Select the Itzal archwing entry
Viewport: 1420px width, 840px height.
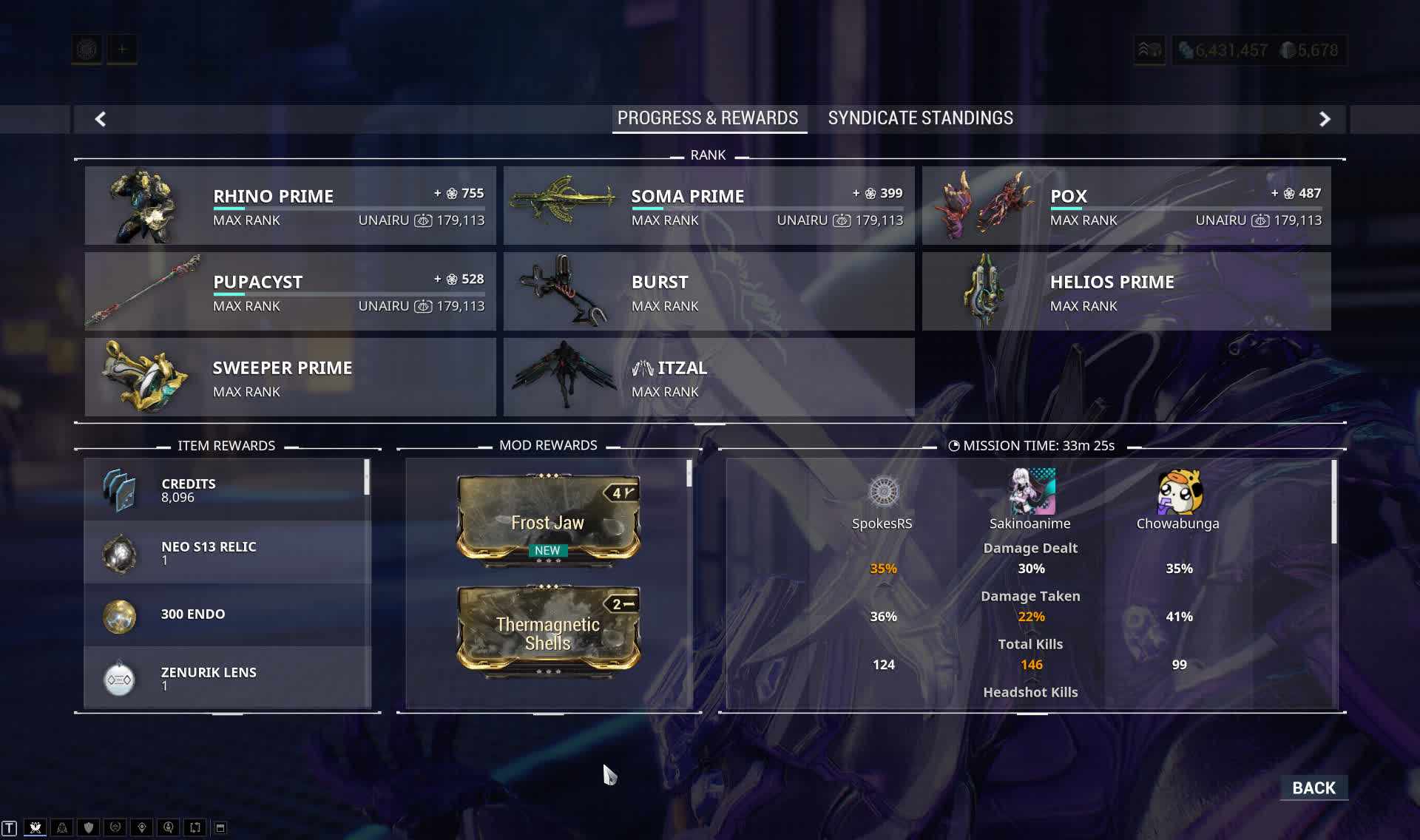coord(709,377)
